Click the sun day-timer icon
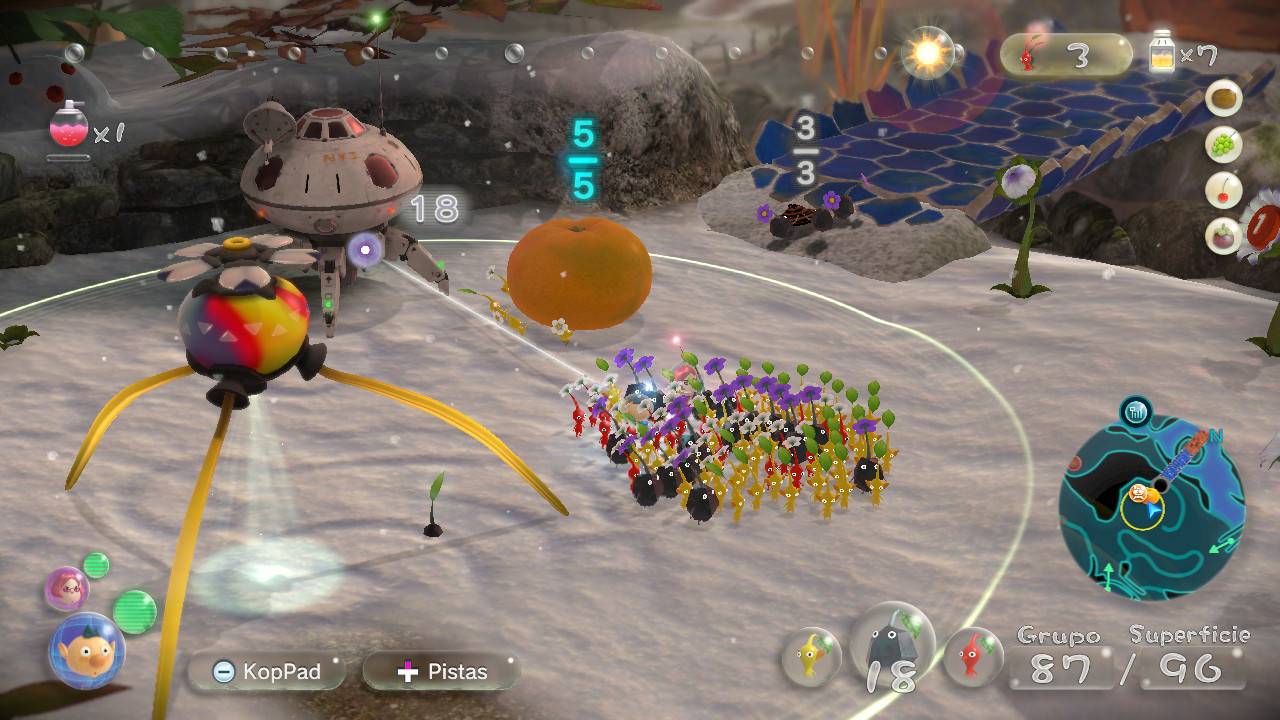Image resolution: width=1280 pixels, height=720 pixels. [x=927, y=52]
